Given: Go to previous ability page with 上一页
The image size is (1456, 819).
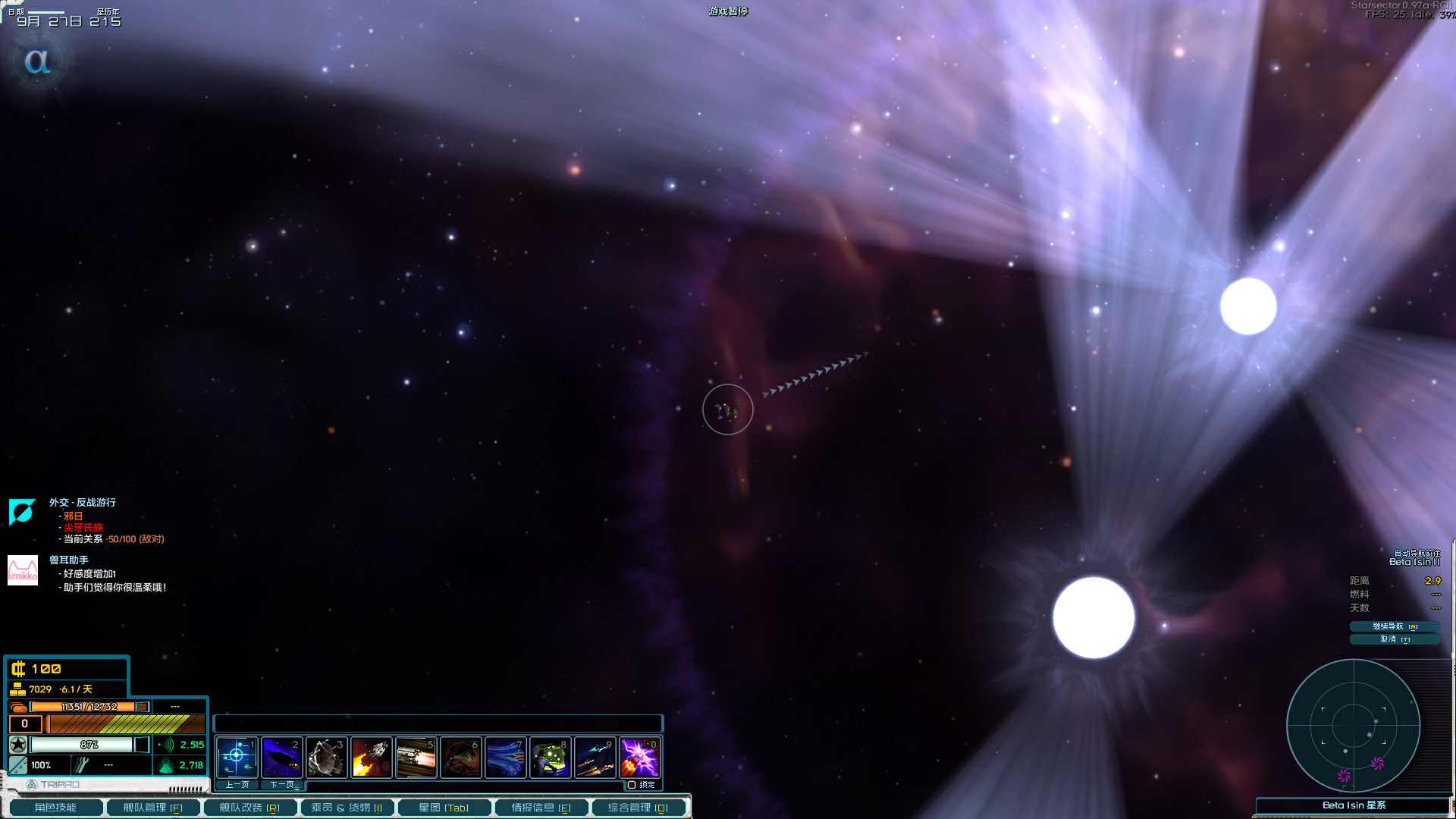Looking at the screenshot, I should [237, 785].
